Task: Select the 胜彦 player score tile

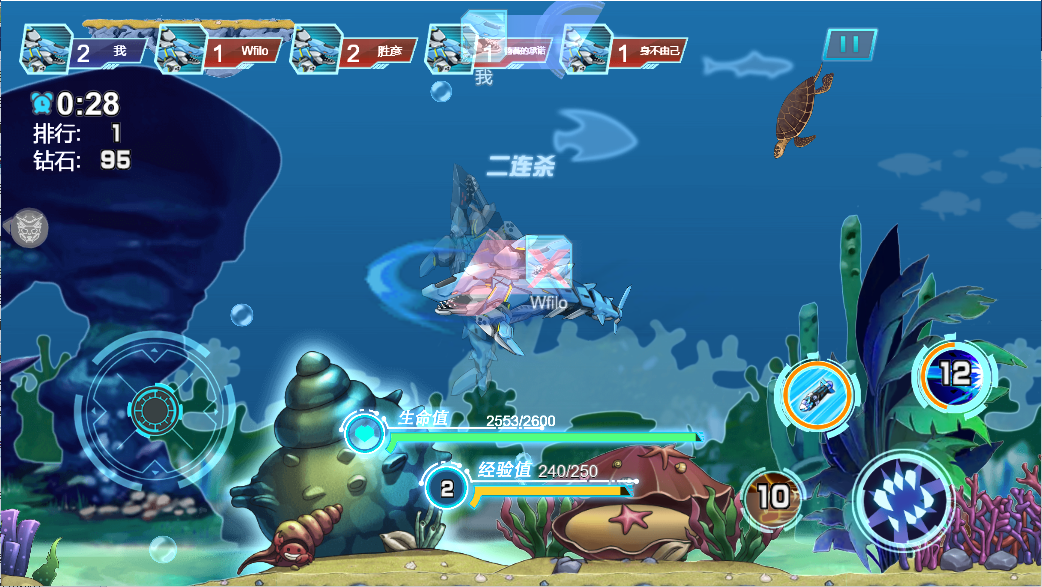Action: (353, 50)
